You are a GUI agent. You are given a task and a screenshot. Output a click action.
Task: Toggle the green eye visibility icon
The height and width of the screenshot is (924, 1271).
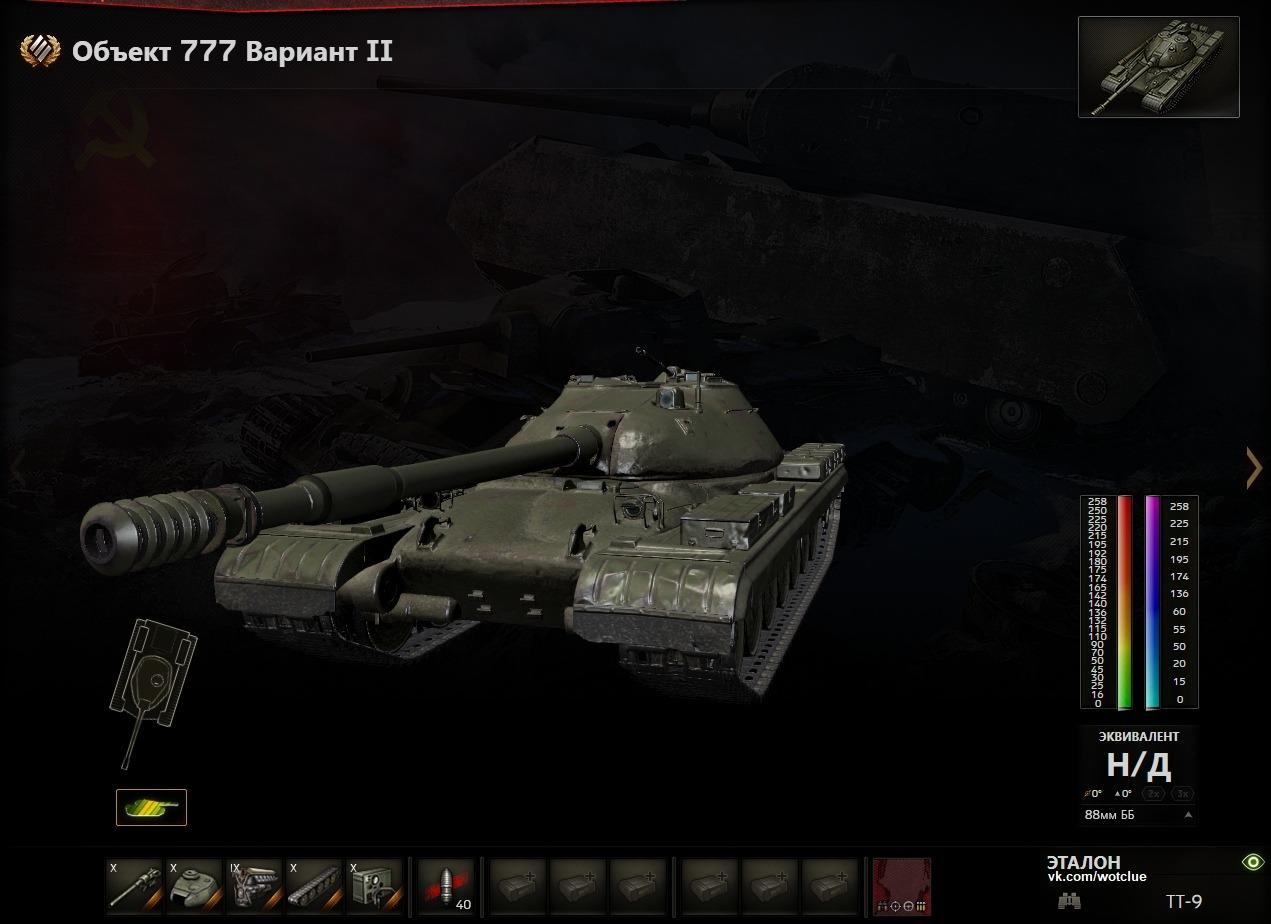tap(1252, 862)
